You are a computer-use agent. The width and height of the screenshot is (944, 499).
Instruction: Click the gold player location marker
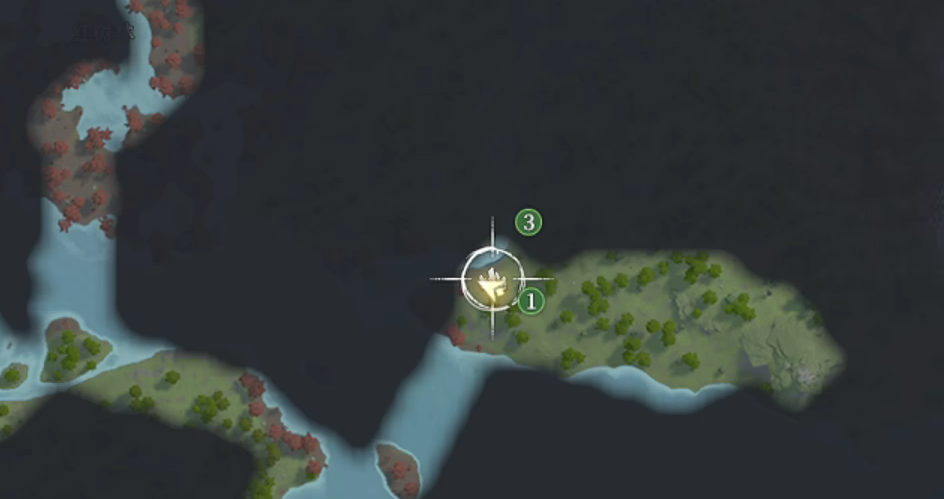point(492,283)
